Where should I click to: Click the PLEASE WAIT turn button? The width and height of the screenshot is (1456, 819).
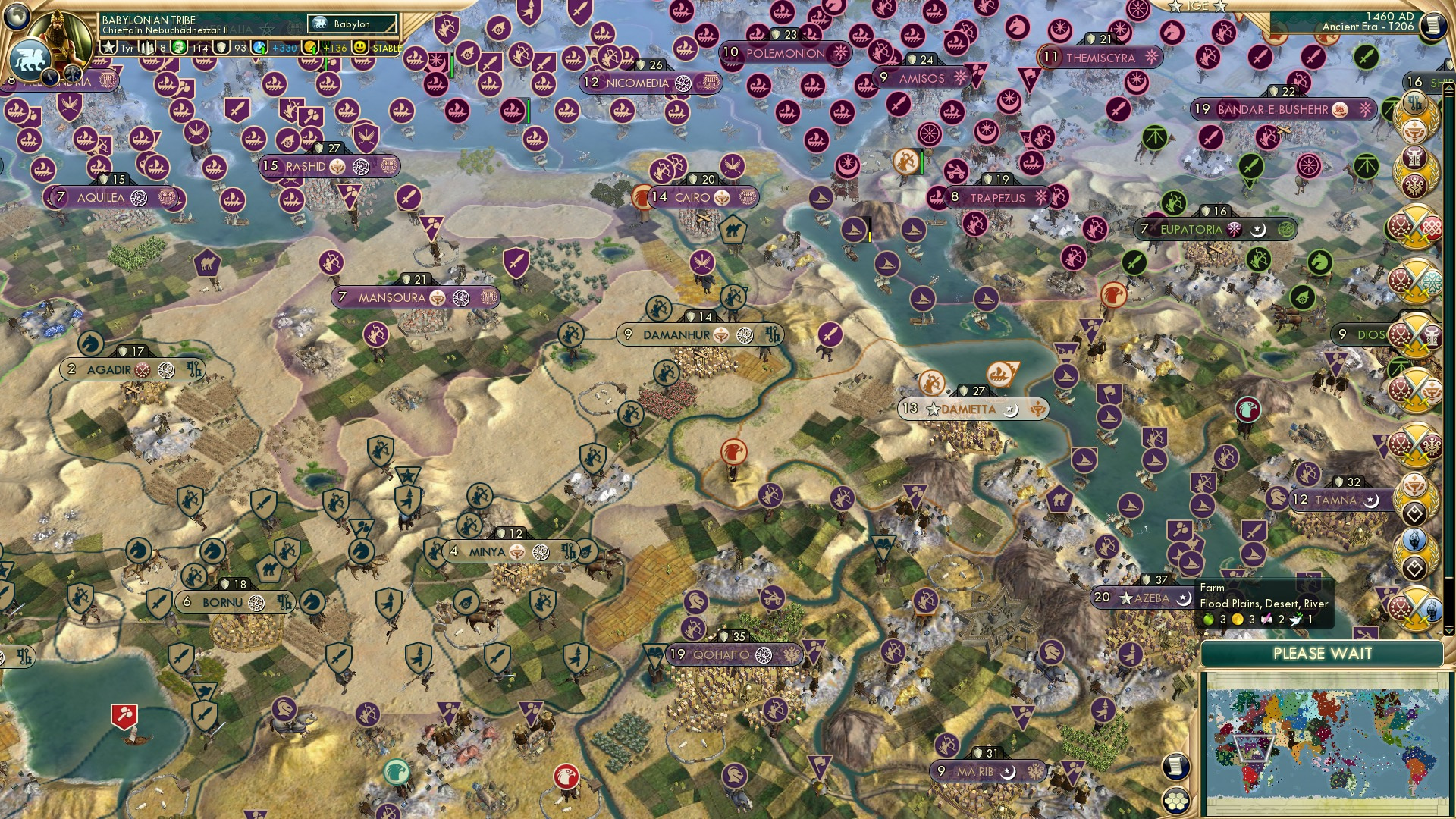[x=1323, y=654]
